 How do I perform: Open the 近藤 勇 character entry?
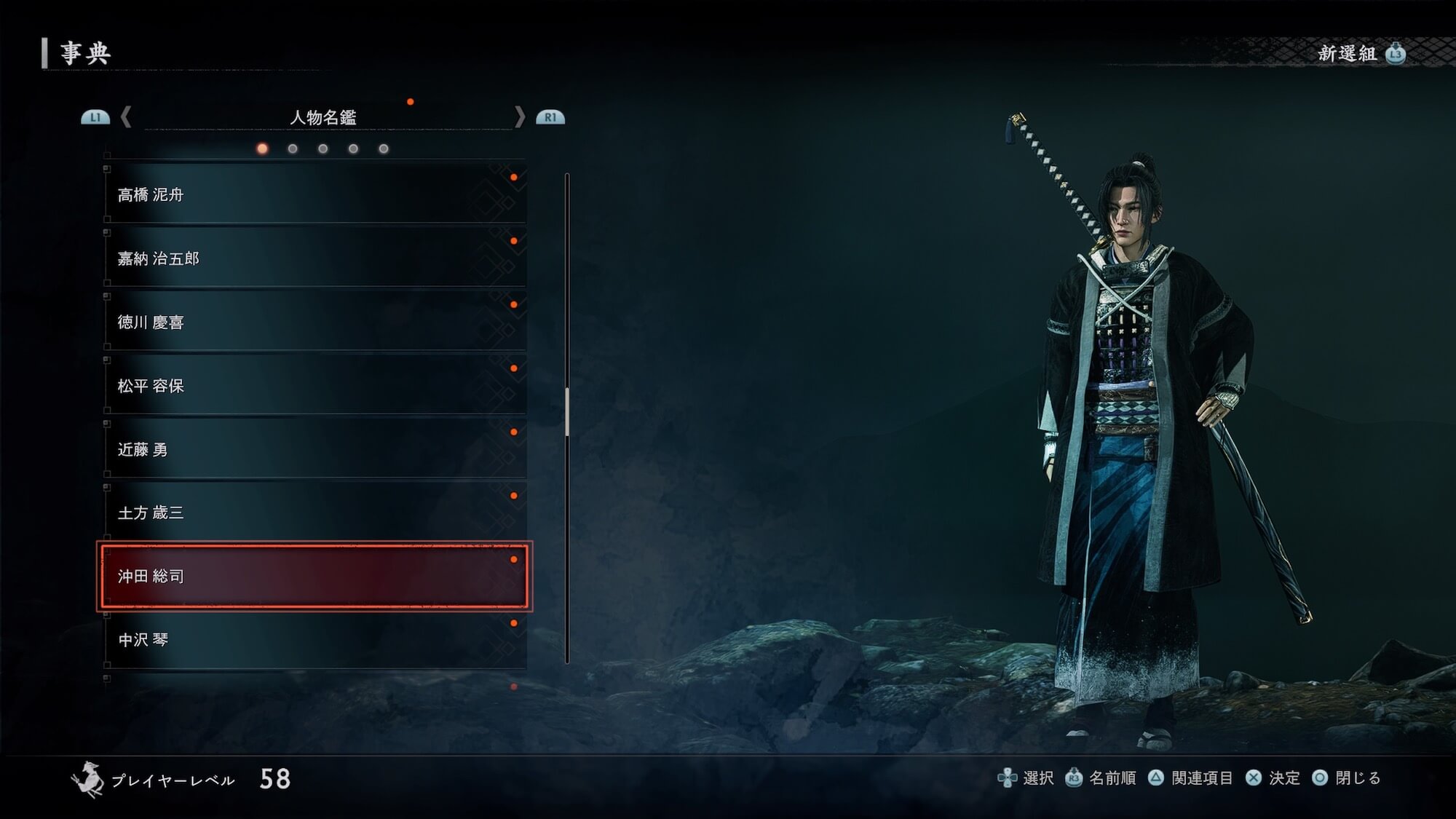(314, 449)
